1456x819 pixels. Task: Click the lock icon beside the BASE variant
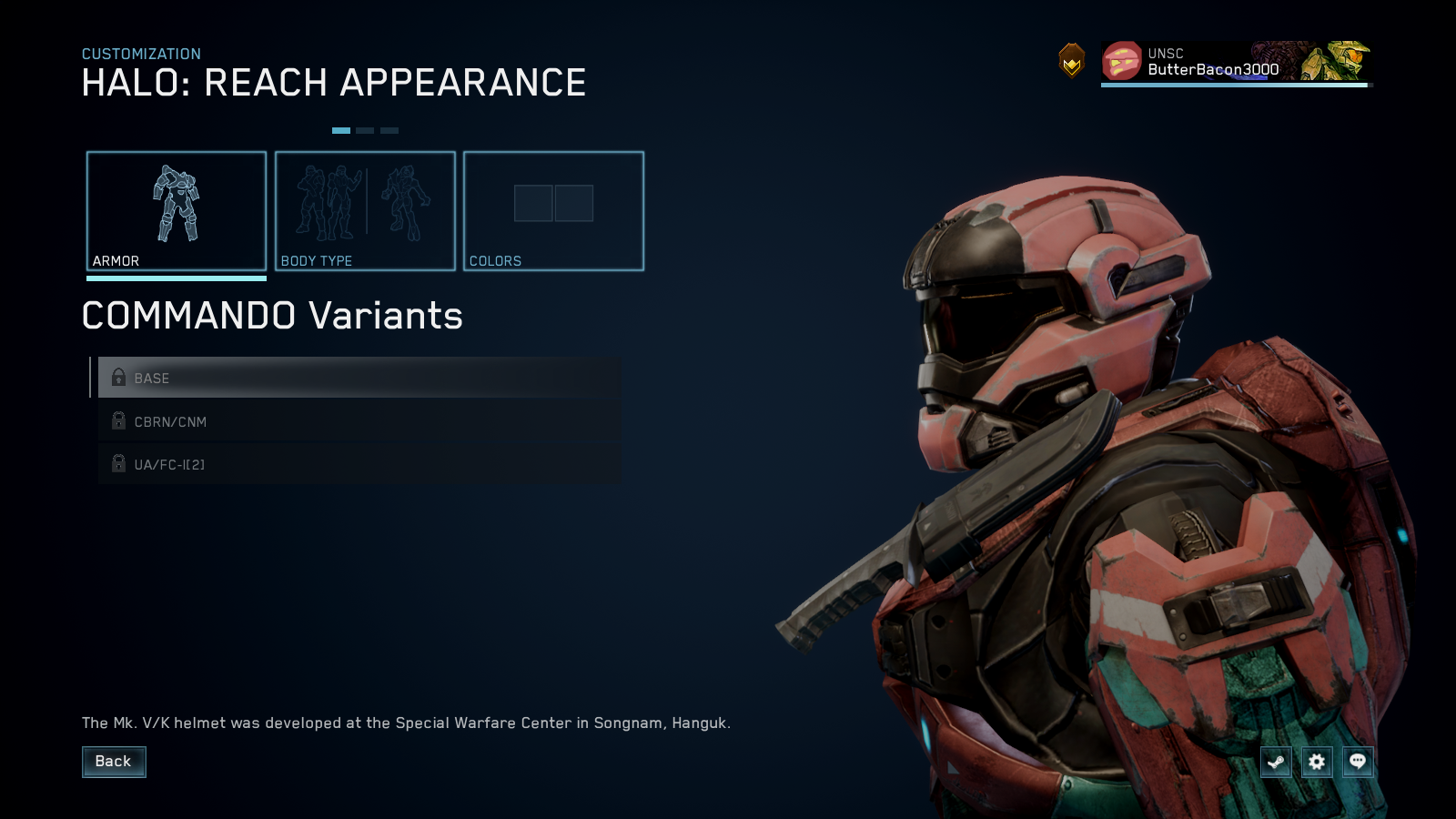pos(117,377)
